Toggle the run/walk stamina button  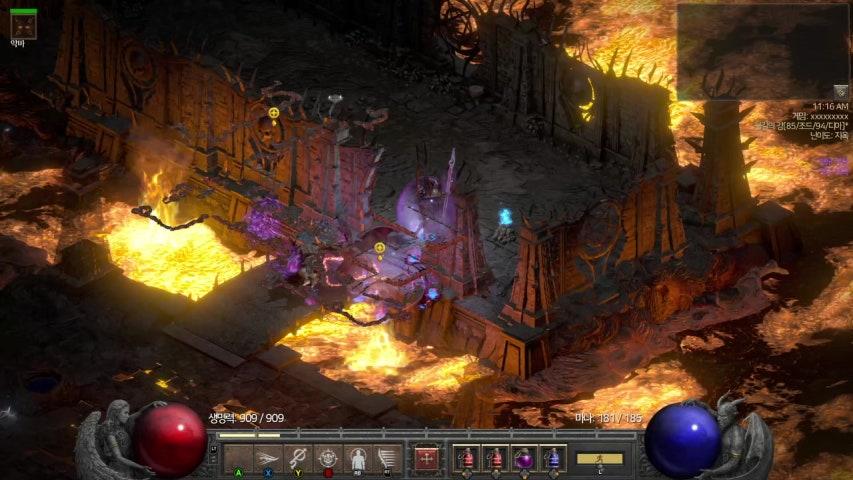(x=599, y=458)
